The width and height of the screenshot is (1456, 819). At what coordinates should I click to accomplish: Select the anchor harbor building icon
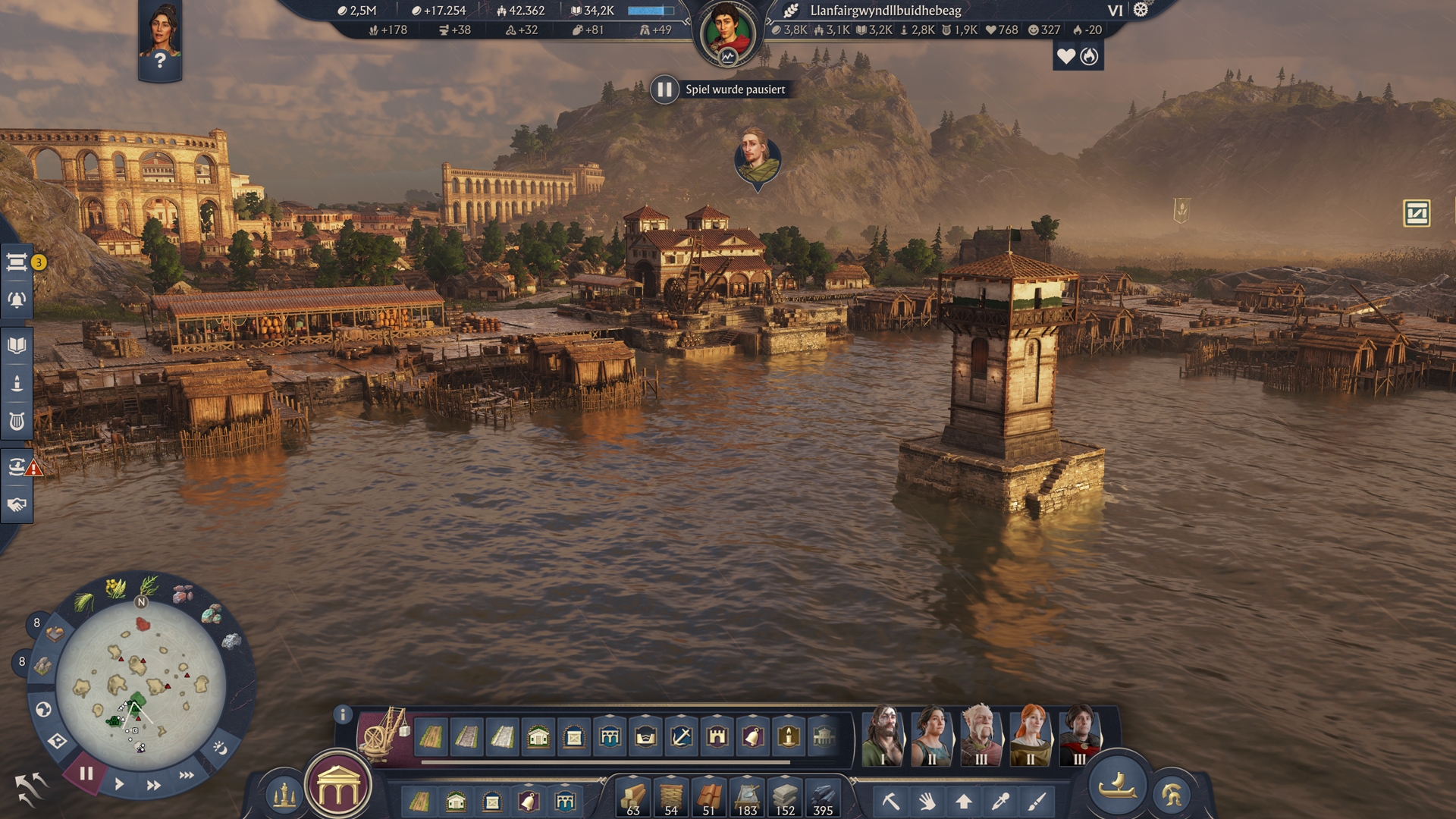(x=681, y=736)
